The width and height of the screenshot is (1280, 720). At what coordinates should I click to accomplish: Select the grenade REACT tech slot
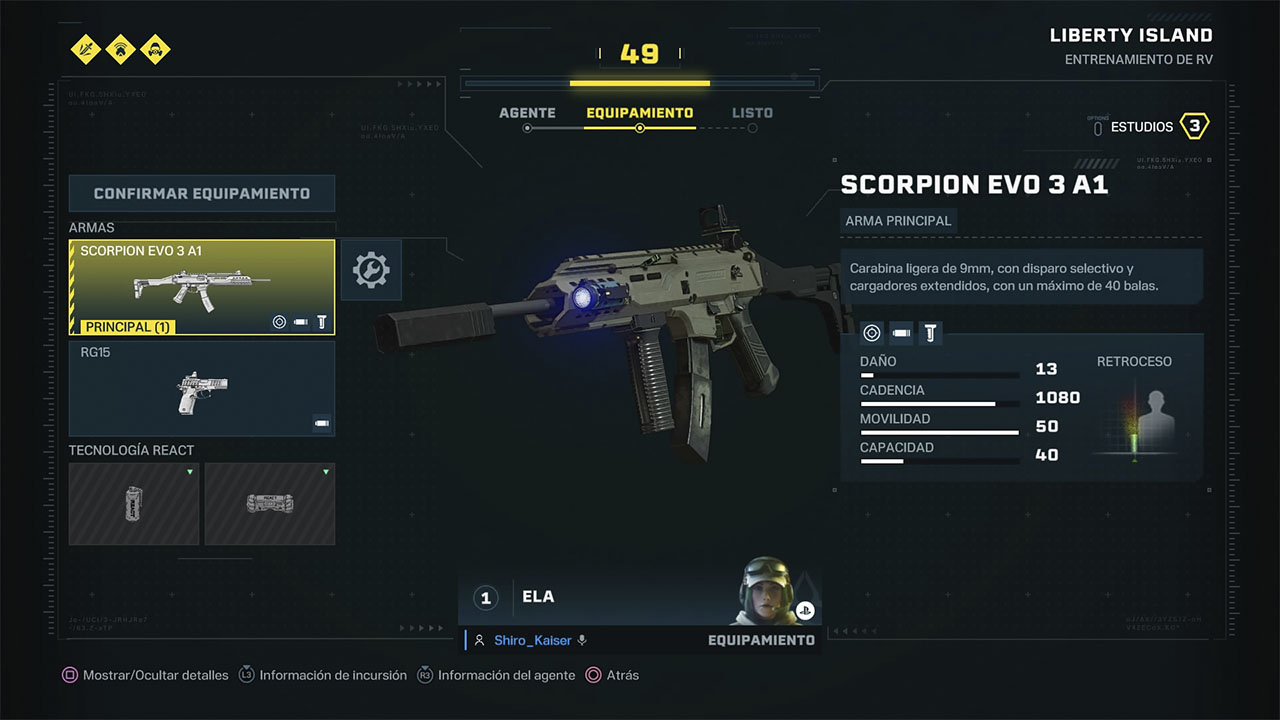(134, 504)
